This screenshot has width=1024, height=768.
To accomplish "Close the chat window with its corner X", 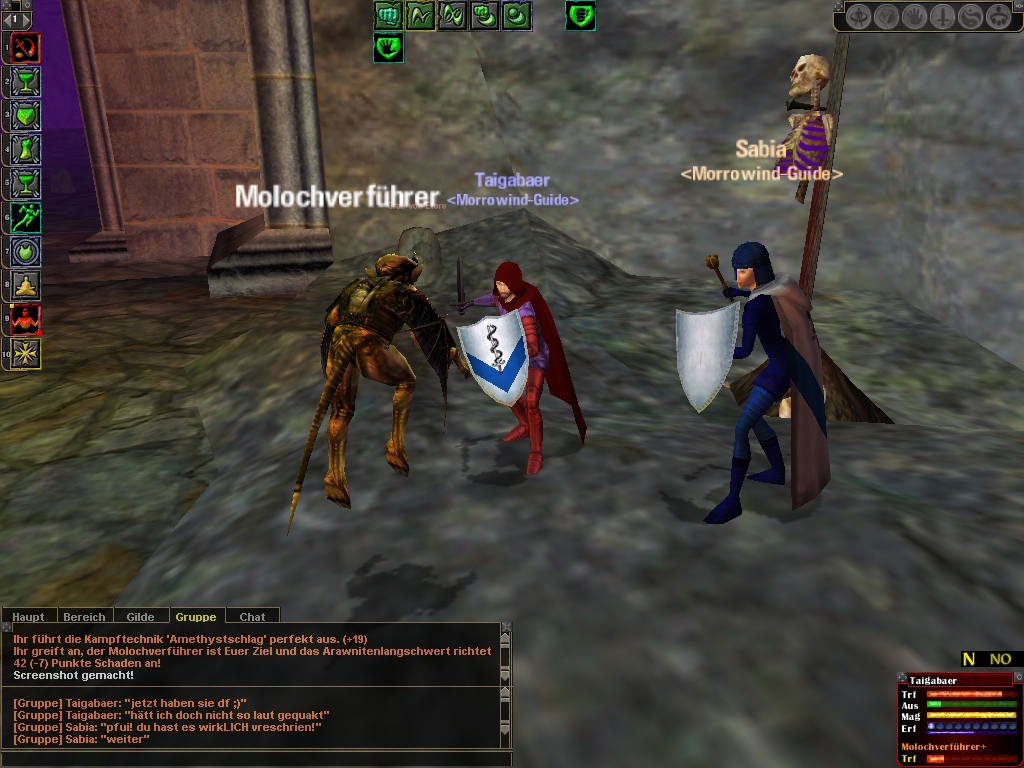I will coord(506,627).
